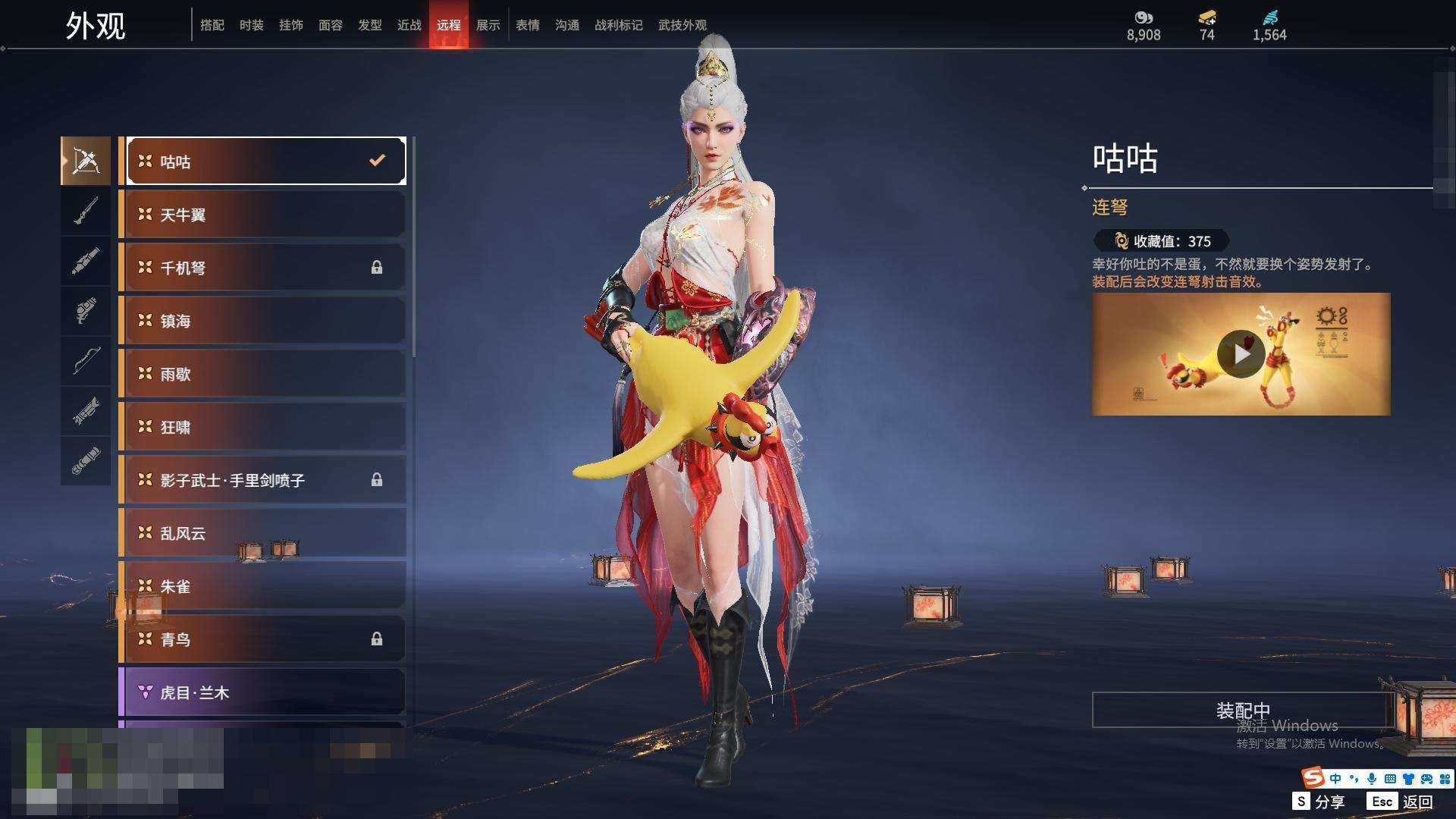Select the purple 虎目·兰木 skin
The height and width of the screenshot is (819, 1456).
[x=262, y=692]
